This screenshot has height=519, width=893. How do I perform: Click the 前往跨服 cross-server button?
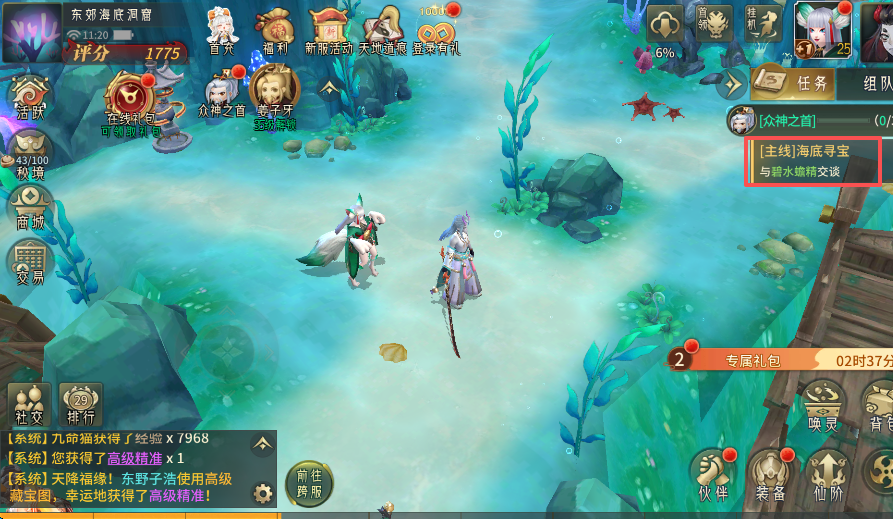[x=309, y=482]
